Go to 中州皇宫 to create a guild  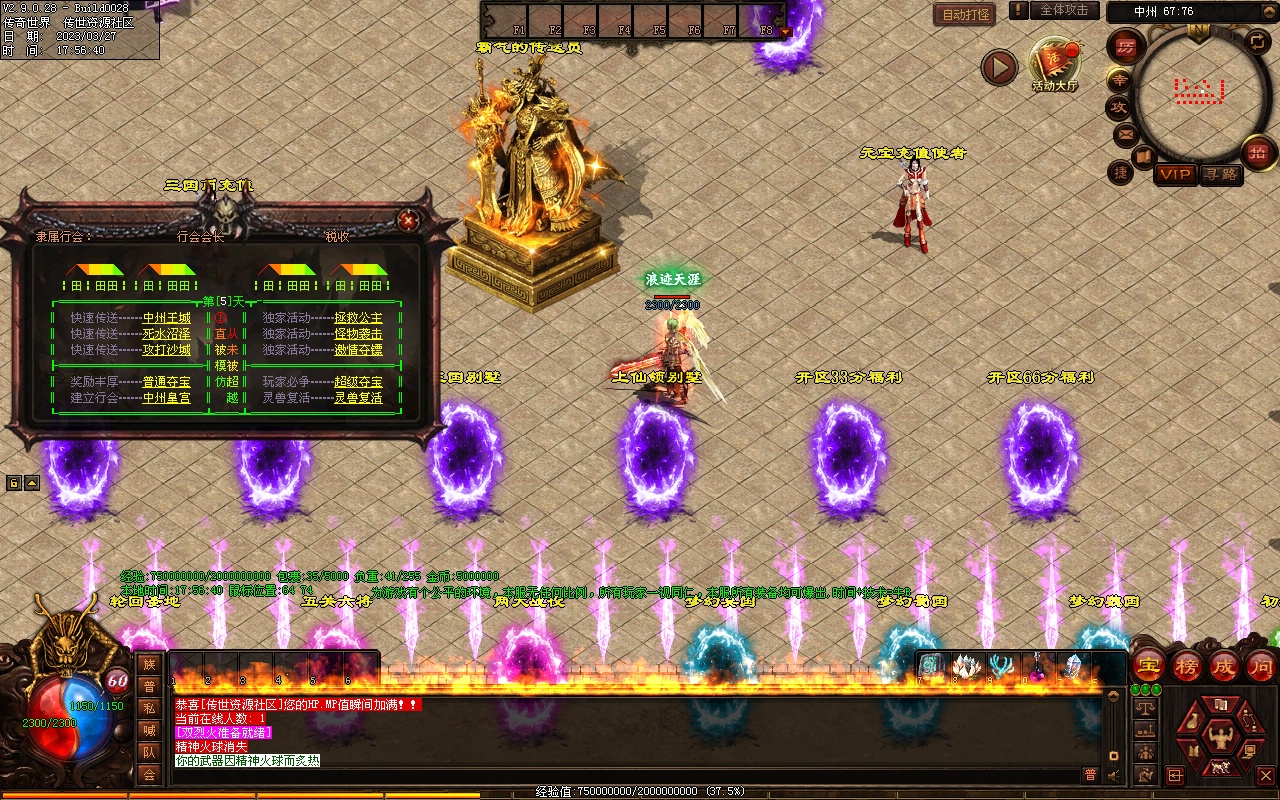(x=166, y=398)
